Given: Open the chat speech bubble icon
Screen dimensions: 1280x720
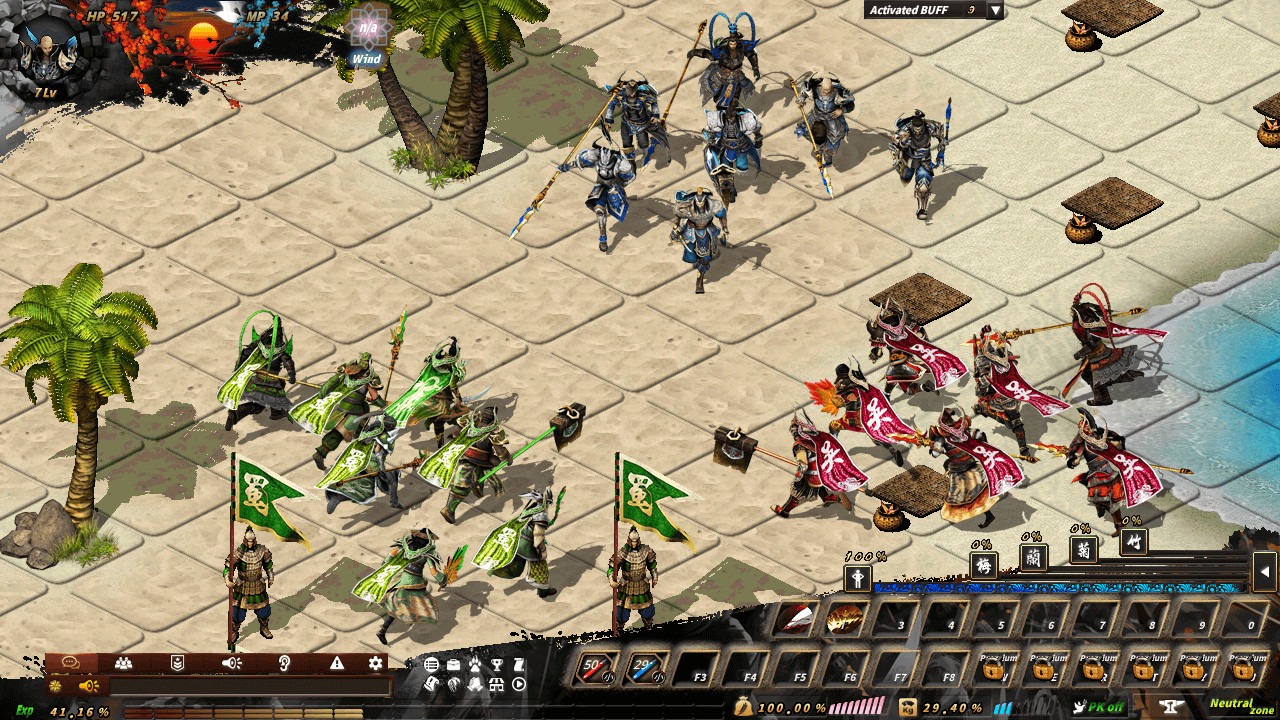Looking at the screenshot, I should click(x=70, y=662).
